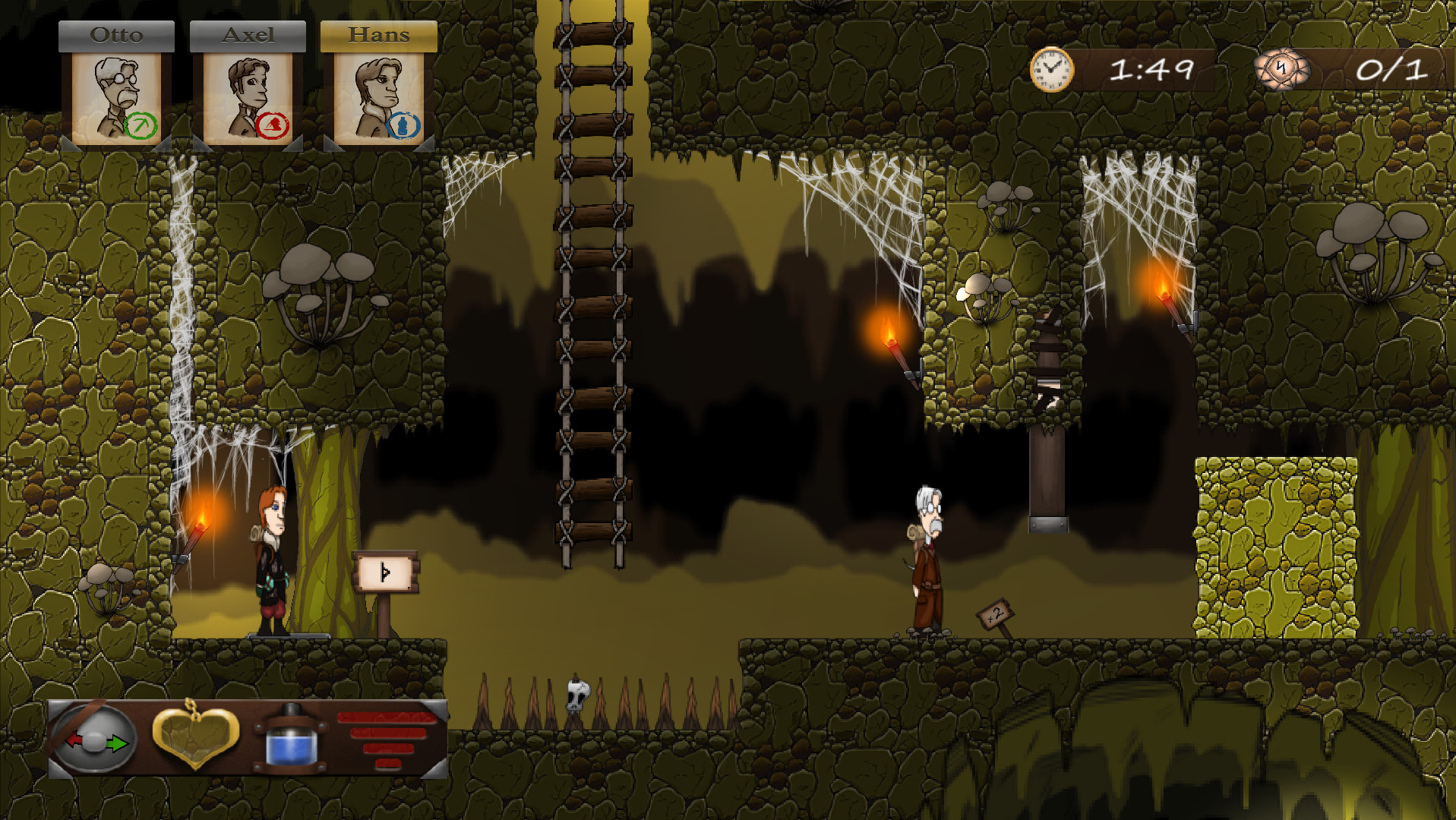Viewport: 1456px width, 820px height.
Task: Select Otto's green pickaxe ability icon
Action: [x=141, y=121]
